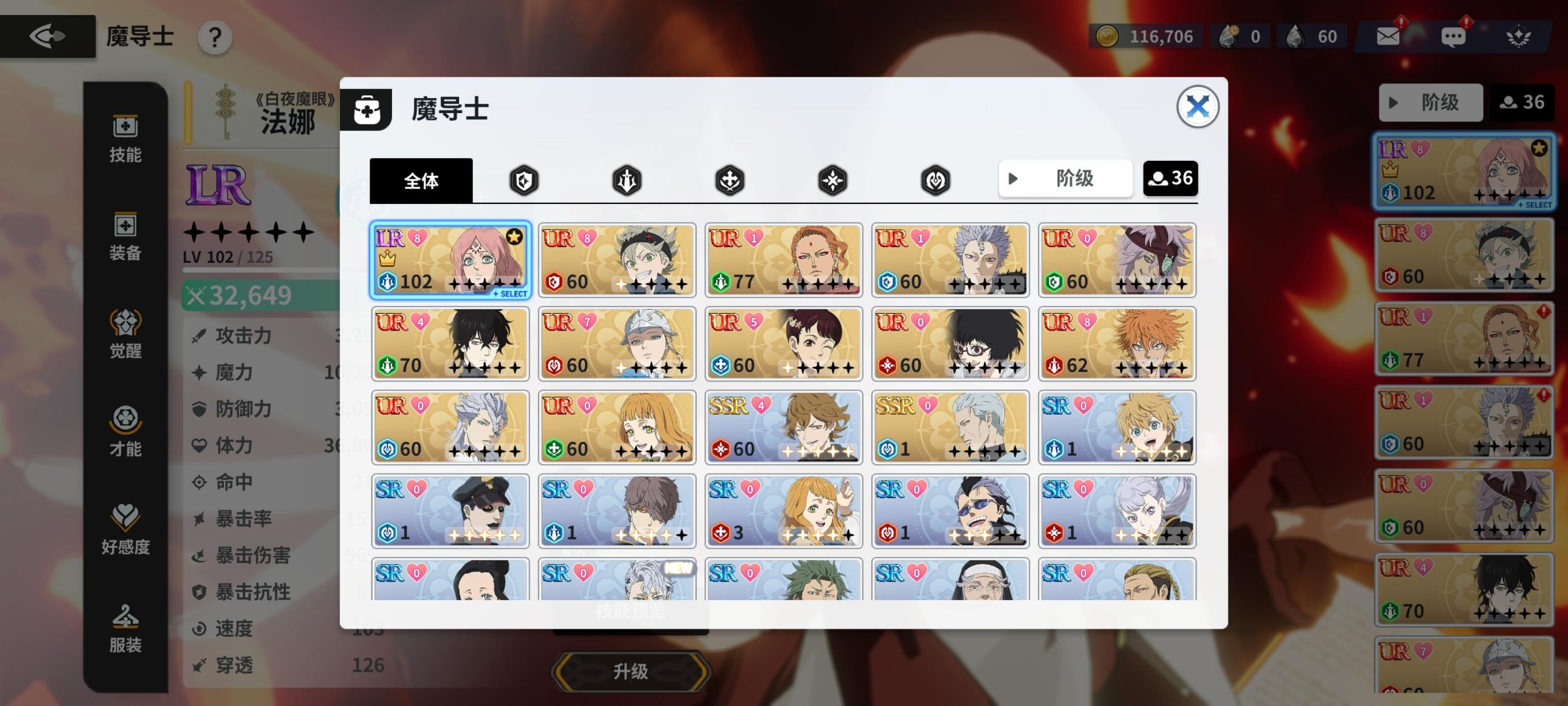
Task: Expand the 阶级 sort dropdown in the panel
Action: pyautogui.click(x=1065, y=179)
